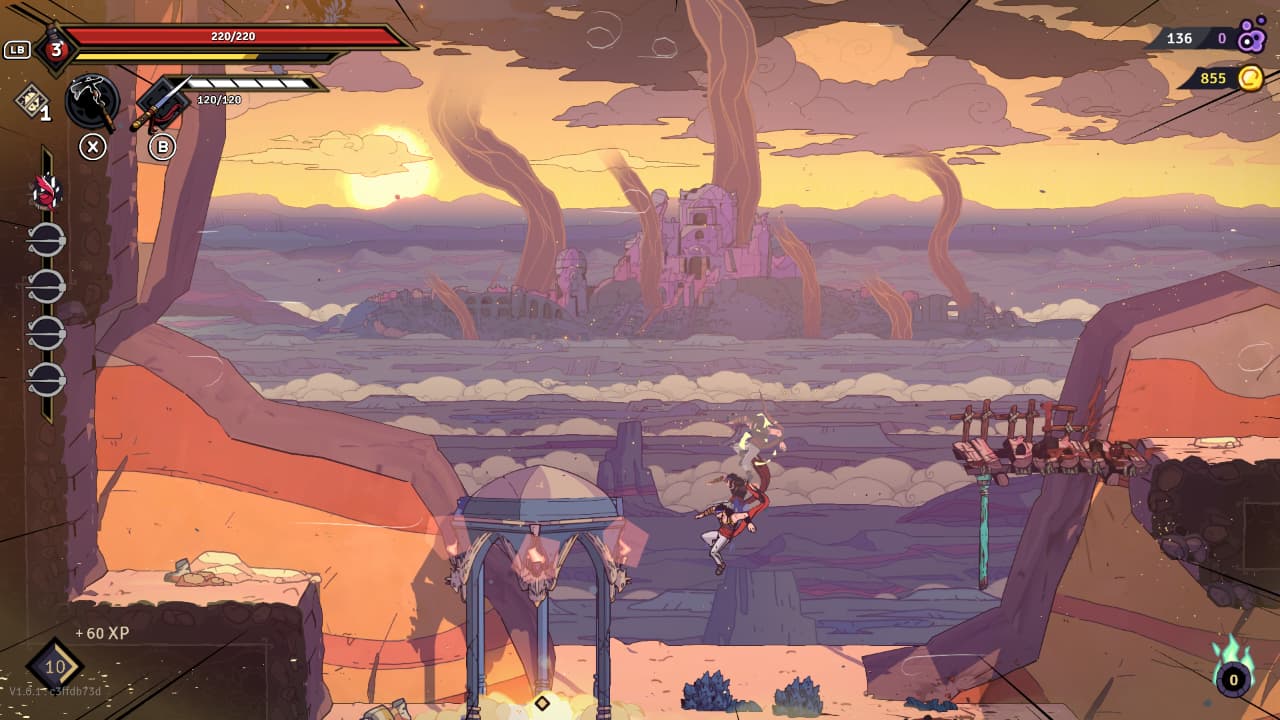Select the red feathered medallion slot
The image size is (1280, 720).
coord(45,190)
